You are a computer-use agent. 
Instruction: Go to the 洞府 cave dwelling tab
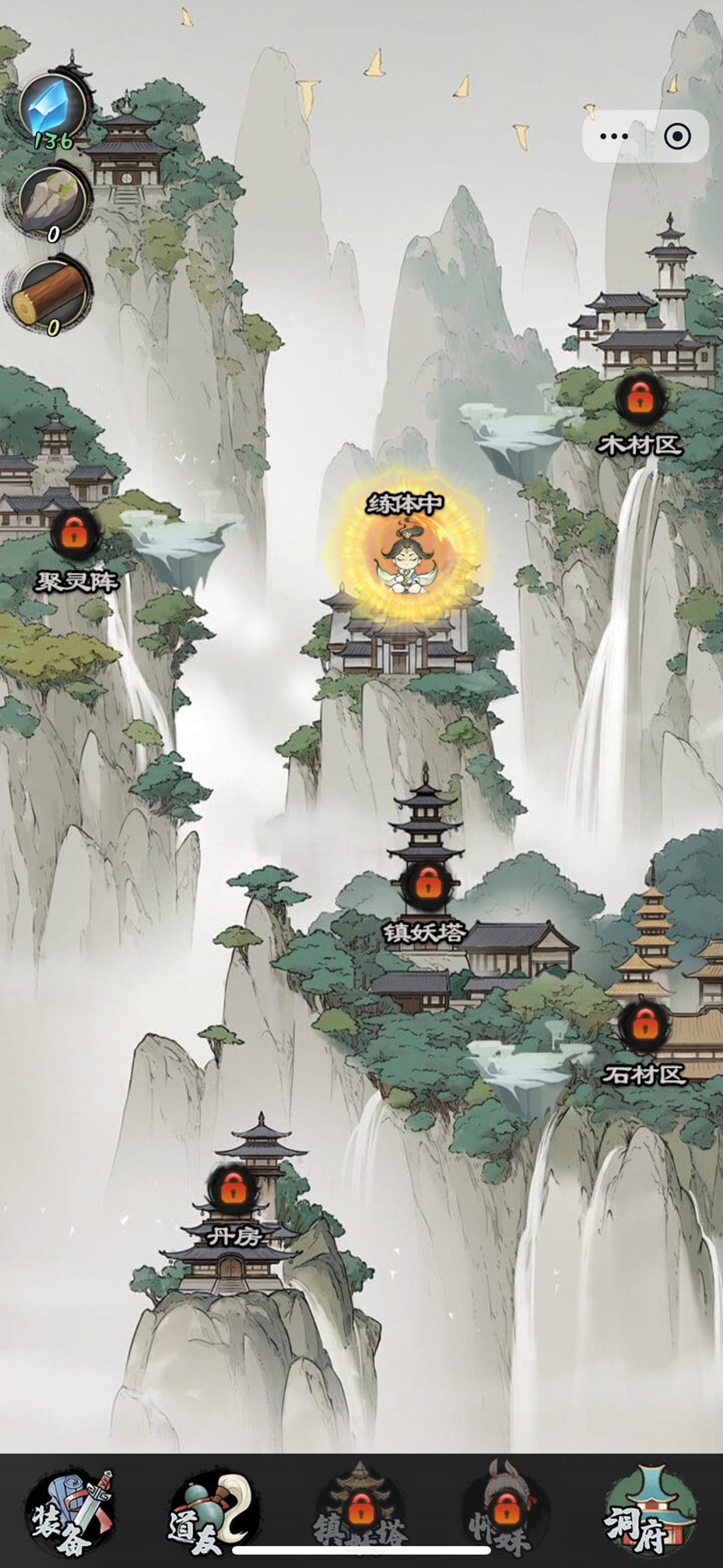pos(649,1514)
